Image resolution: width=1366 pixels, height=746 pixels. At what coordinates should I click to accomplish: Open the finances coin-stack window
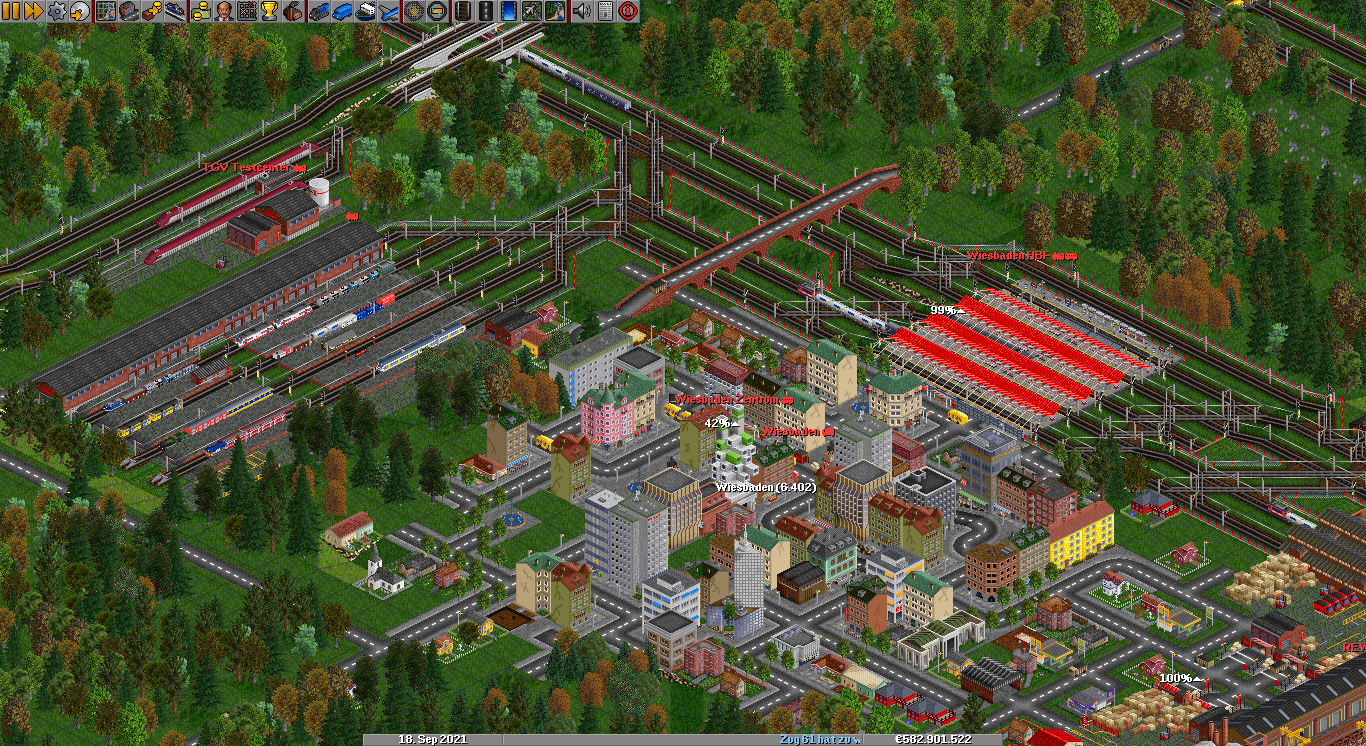(200, 11)
